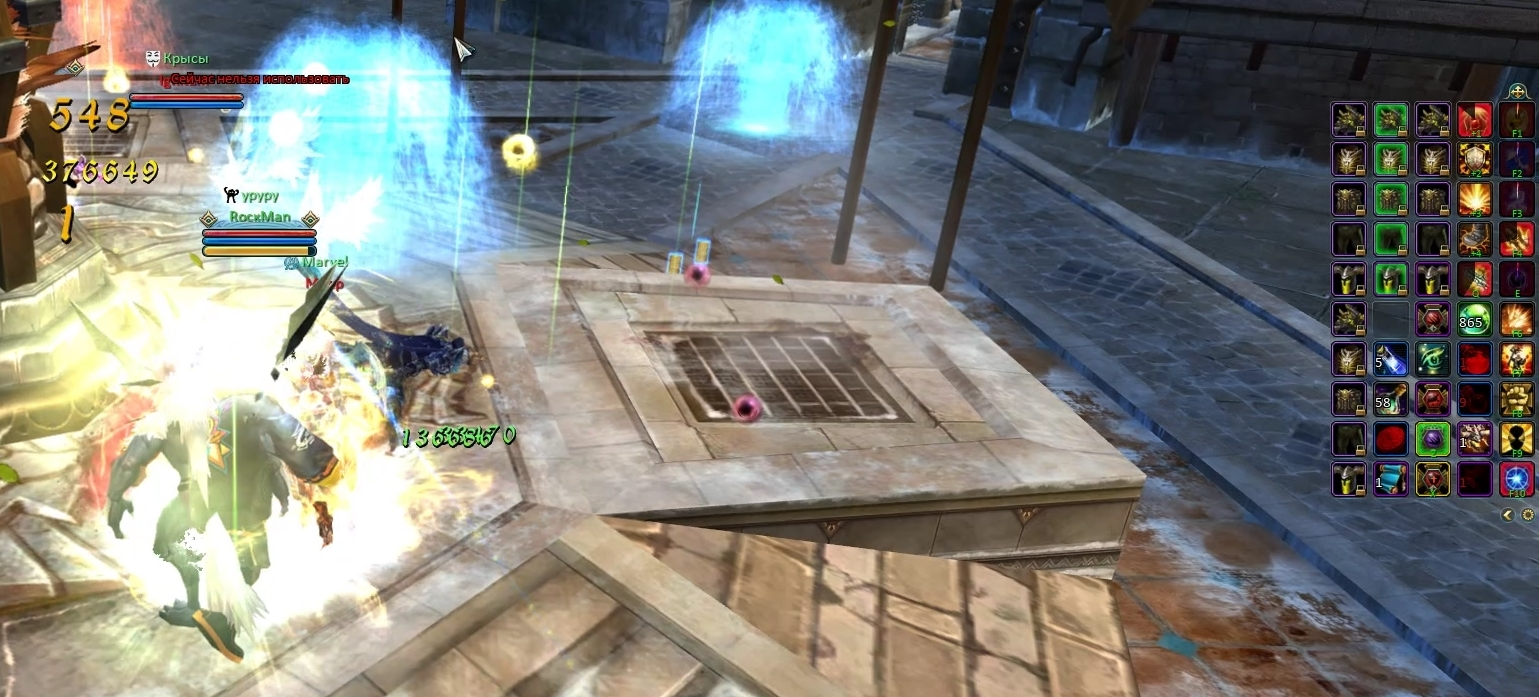This screenshot has height=697, width=1539.
Task: Cast the blue orb skill on F10
Action: click(x=1516, y=479)
